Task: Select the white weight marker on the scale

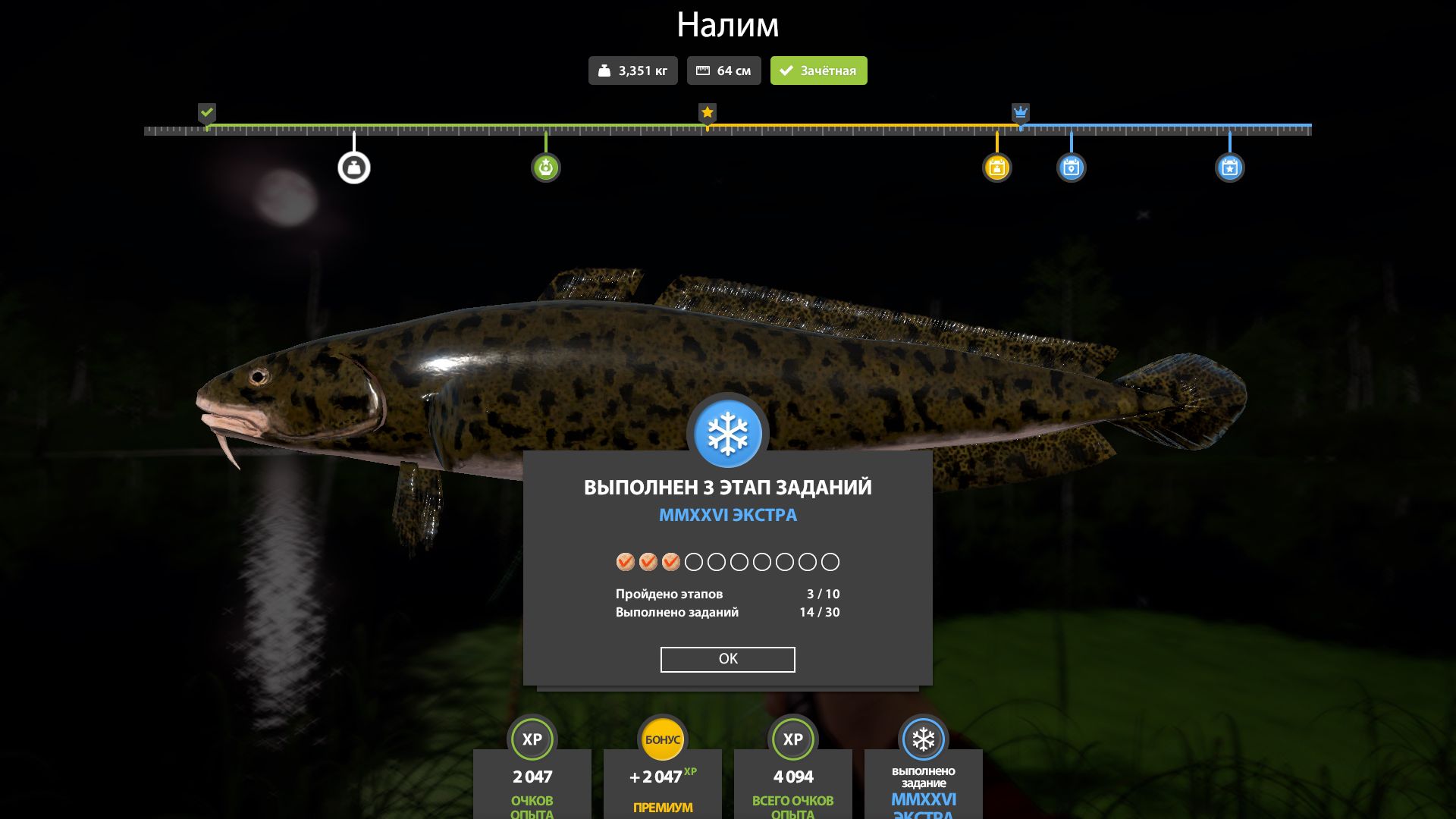Action: pos(354,168)
